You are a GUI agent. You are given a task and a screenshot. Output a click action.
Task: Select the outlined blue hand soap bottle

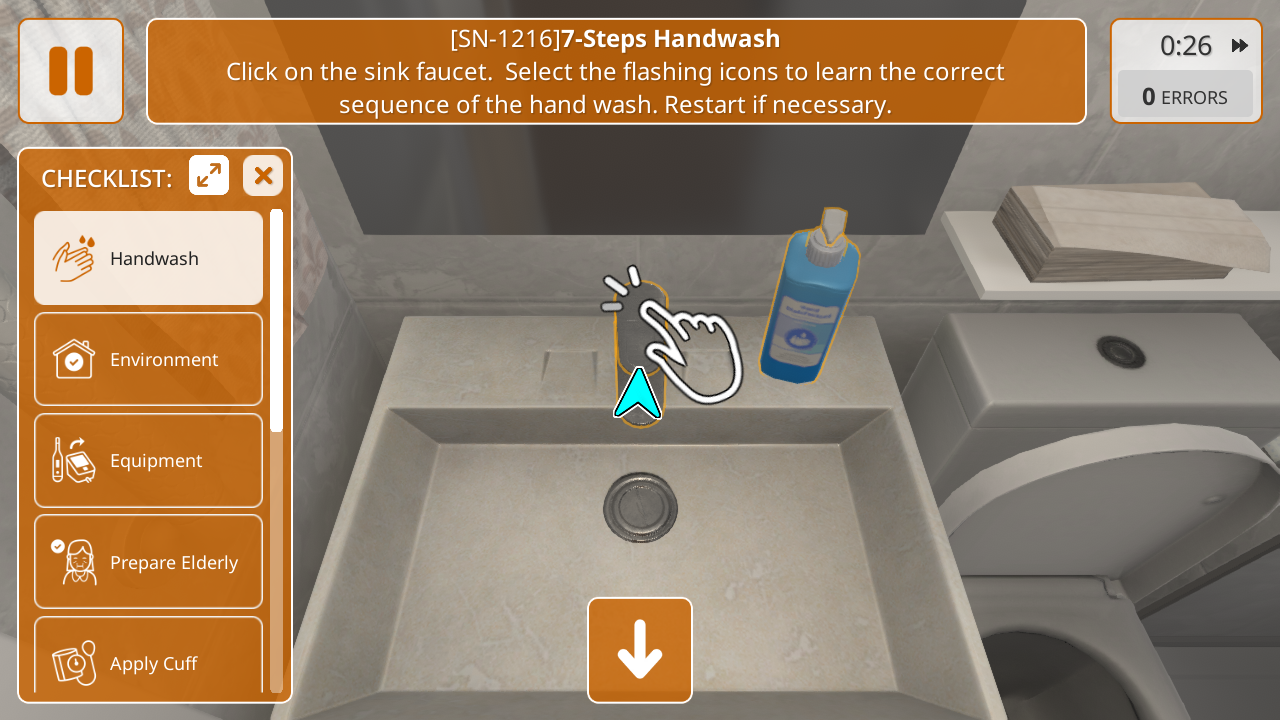pos(806,305)
